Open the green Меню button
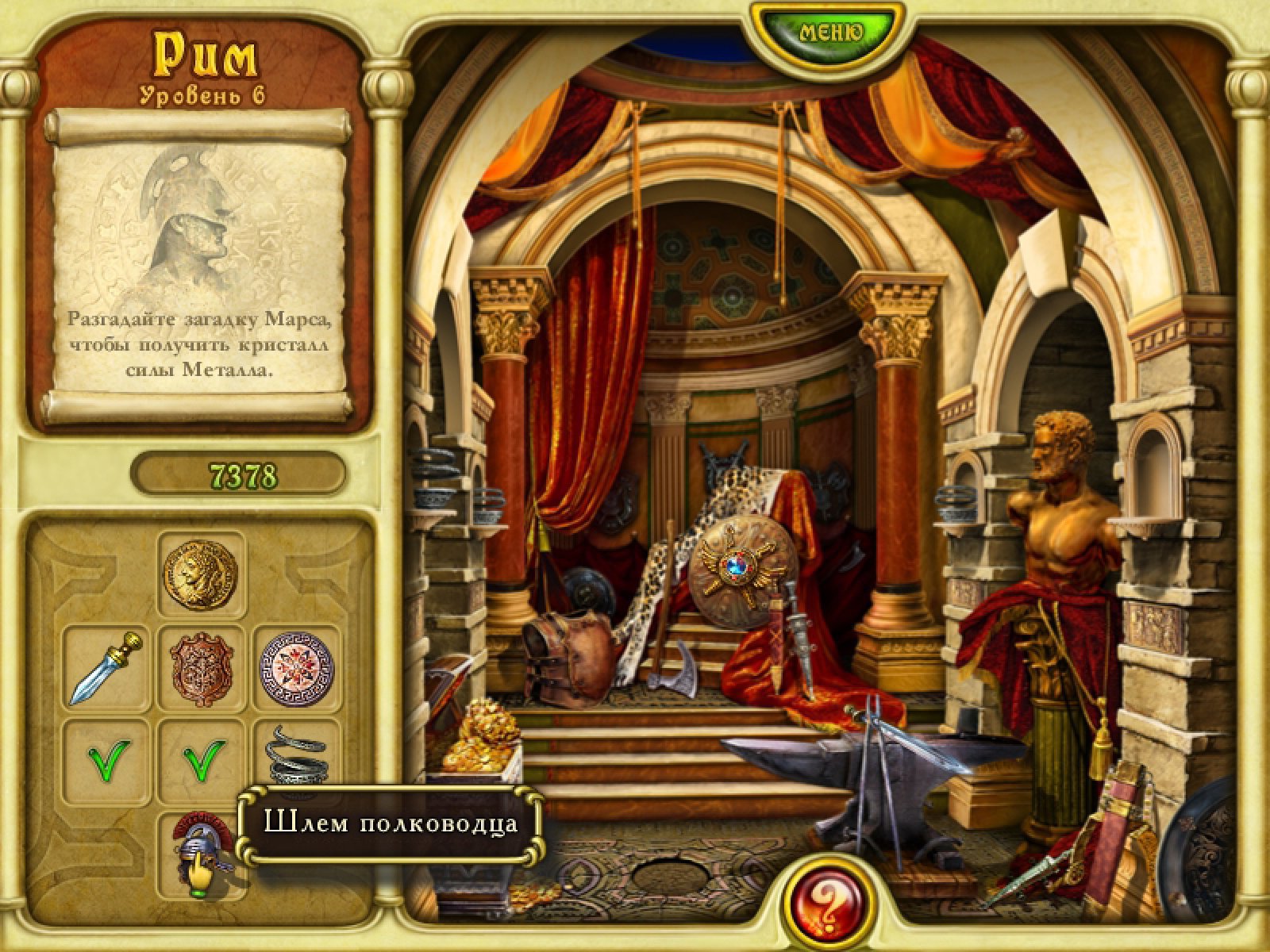This screenshot has width=1270, height=952. point(830,33)
